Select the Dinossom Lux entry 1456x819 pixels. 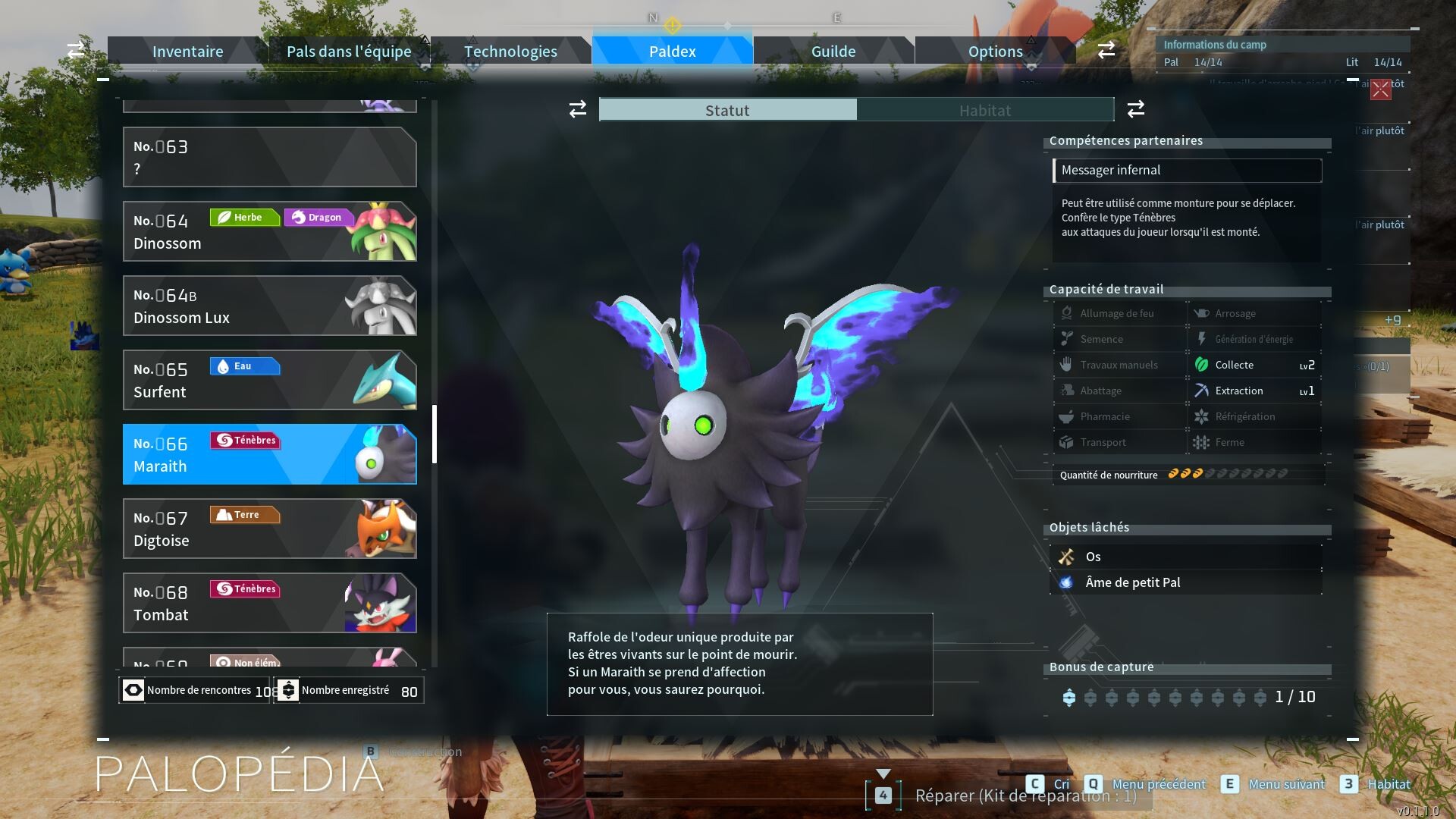pyautogui.click(x=269, y=306)
